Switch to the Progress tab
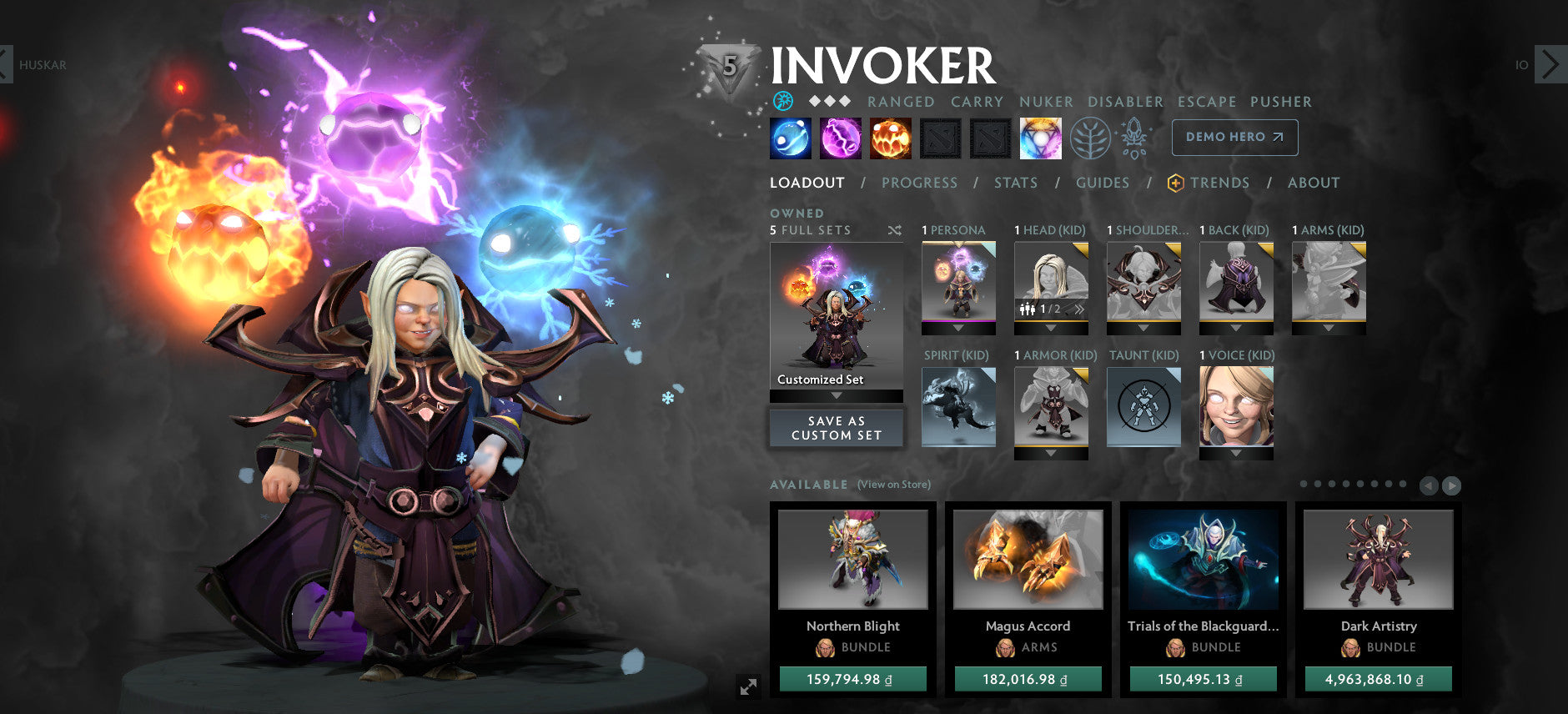1568x714 pixels. pos(920,183)
